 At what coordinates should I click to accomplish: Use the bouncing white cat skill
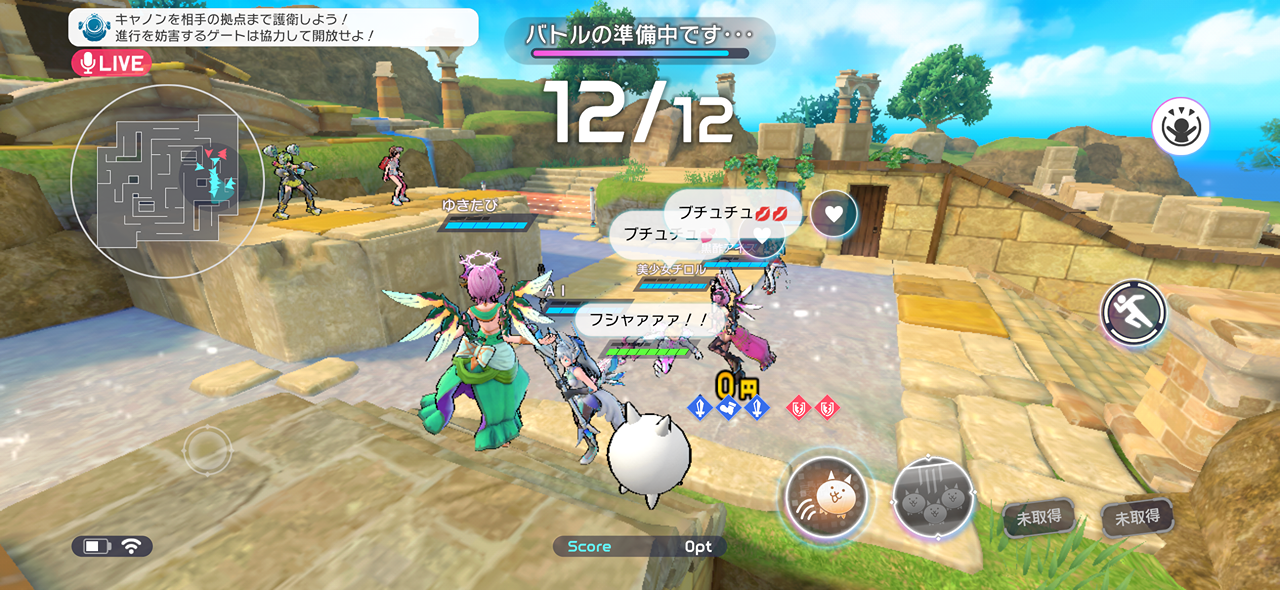[x=827, y=493]
